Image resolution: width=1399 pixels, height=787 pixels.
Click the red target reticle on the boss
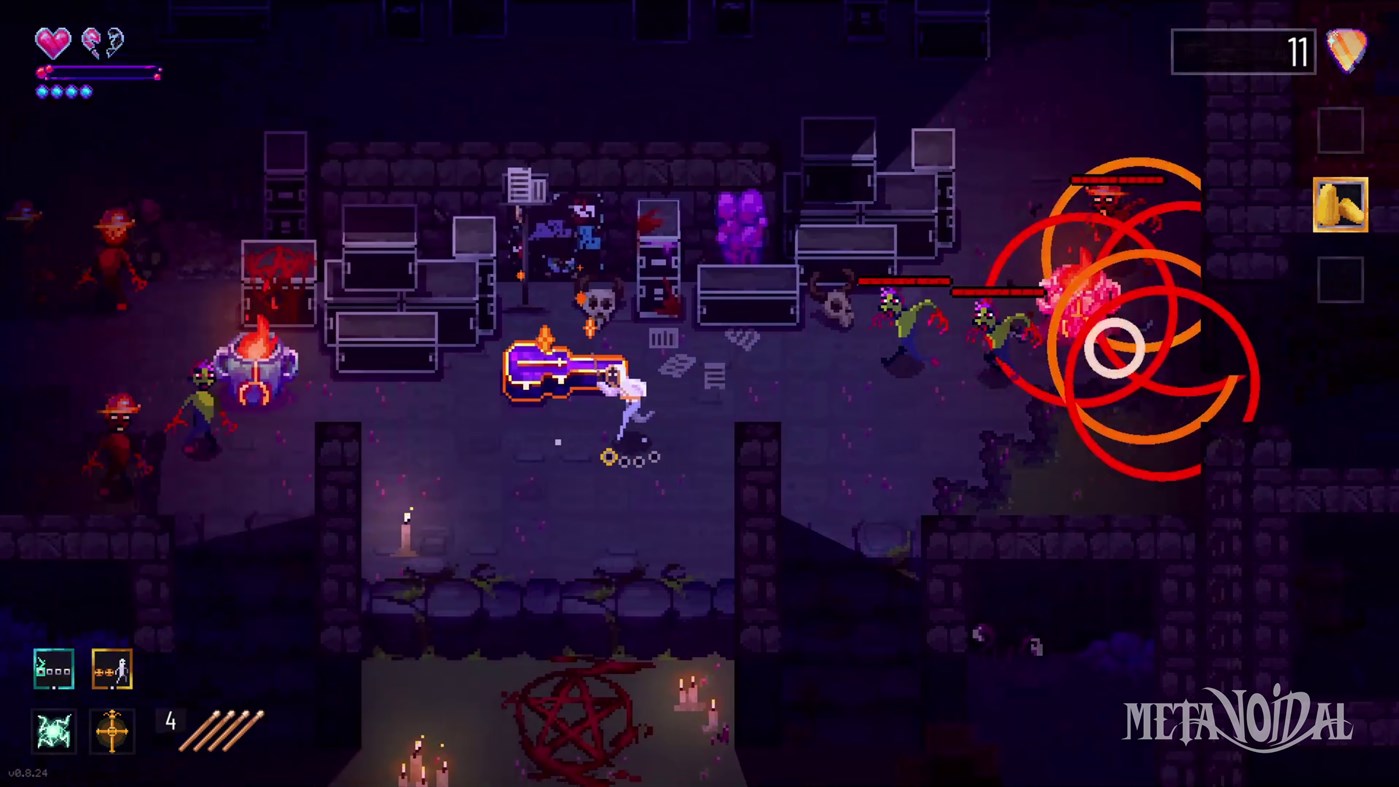click(x=1113, y=349)
